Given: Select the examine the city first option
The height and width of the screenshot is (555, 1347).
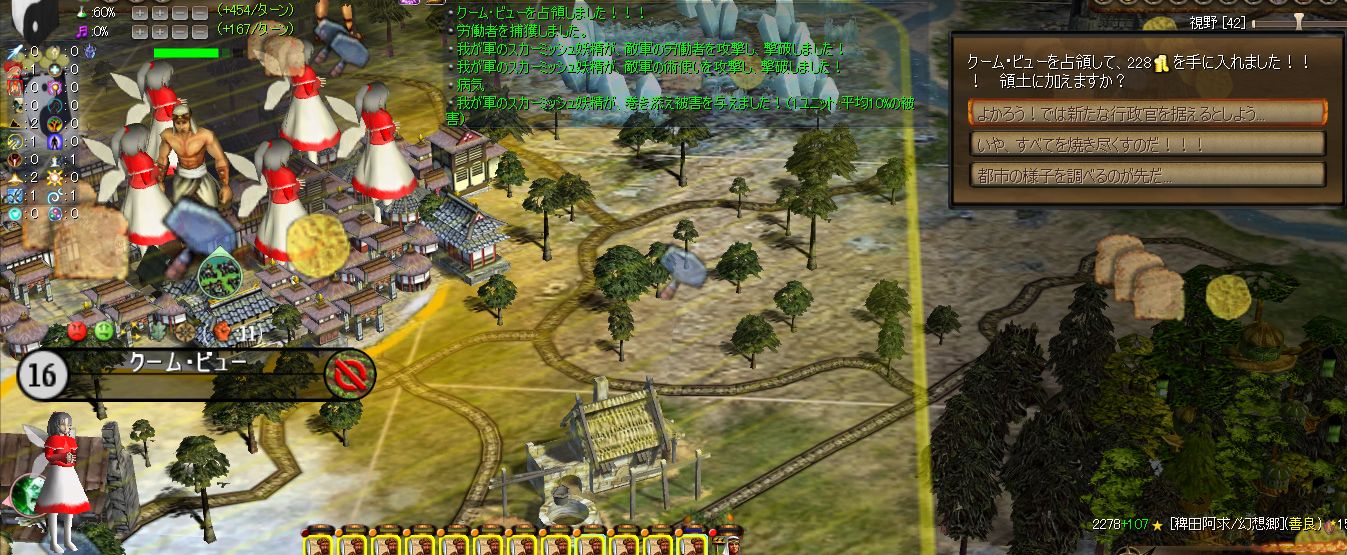Looking at the screenshot, I should 1147,175.
